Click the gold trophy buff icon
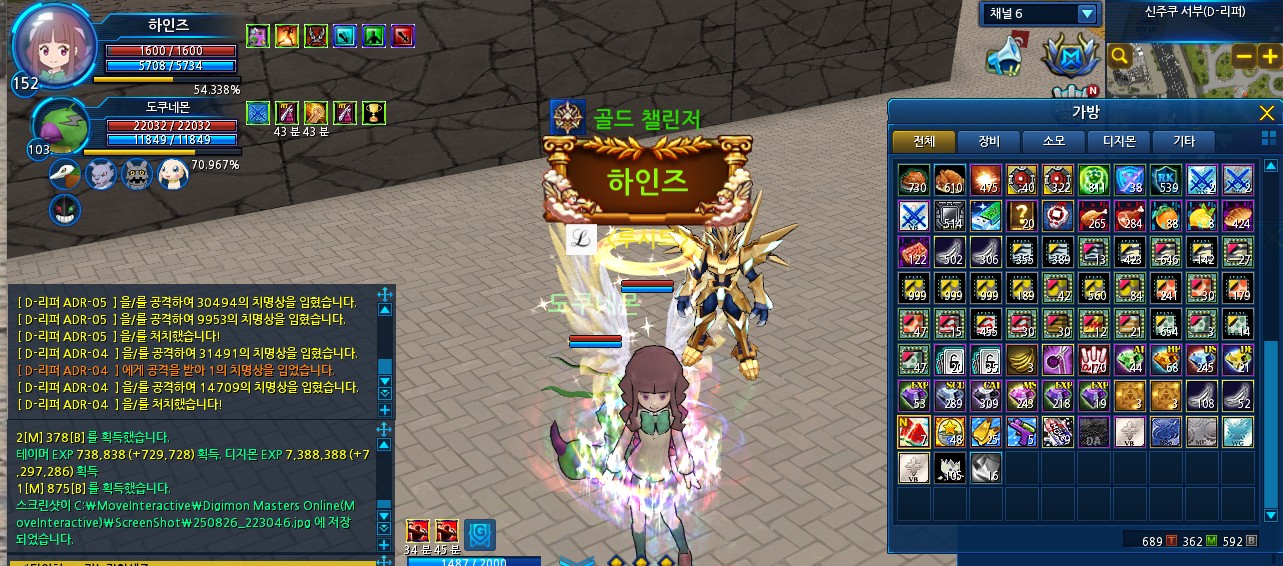Screen dimensions: 1283x566 point(375,113)
